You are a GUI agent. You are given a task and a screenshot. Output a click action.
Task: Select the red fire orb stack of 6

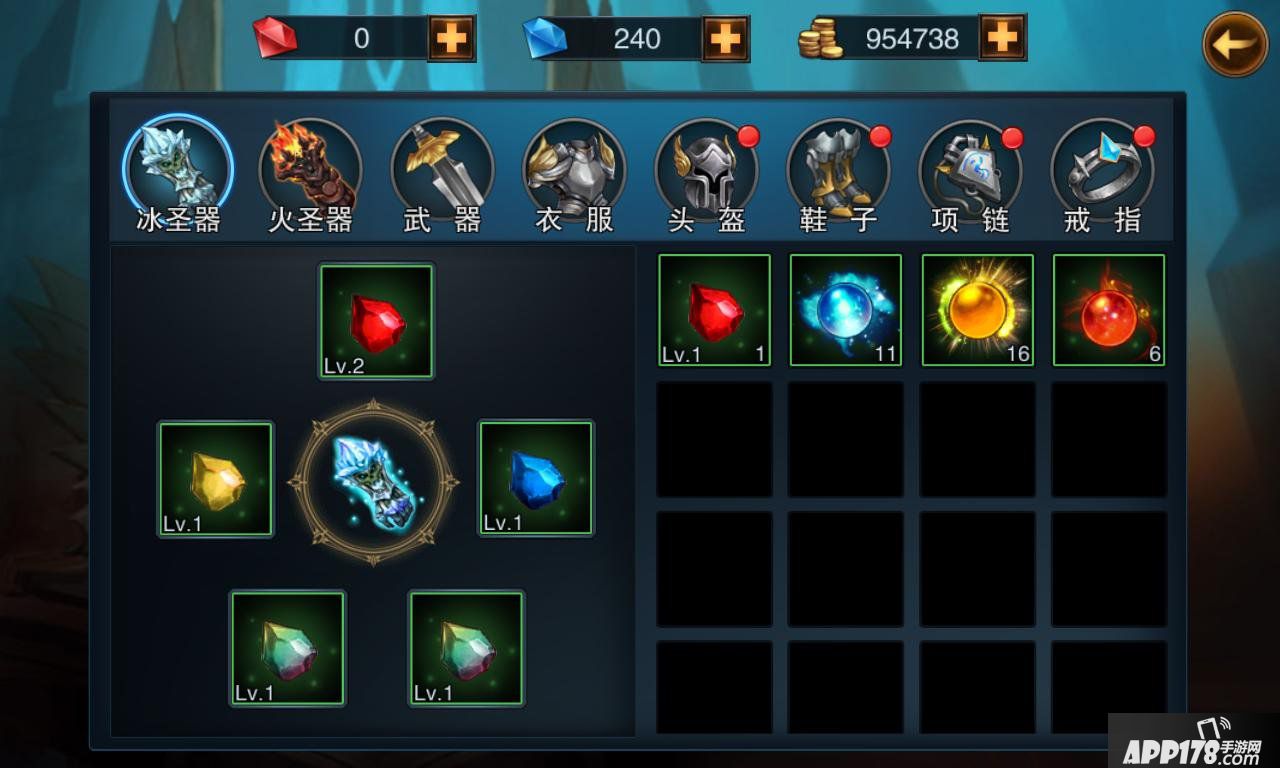point(1109,310)
